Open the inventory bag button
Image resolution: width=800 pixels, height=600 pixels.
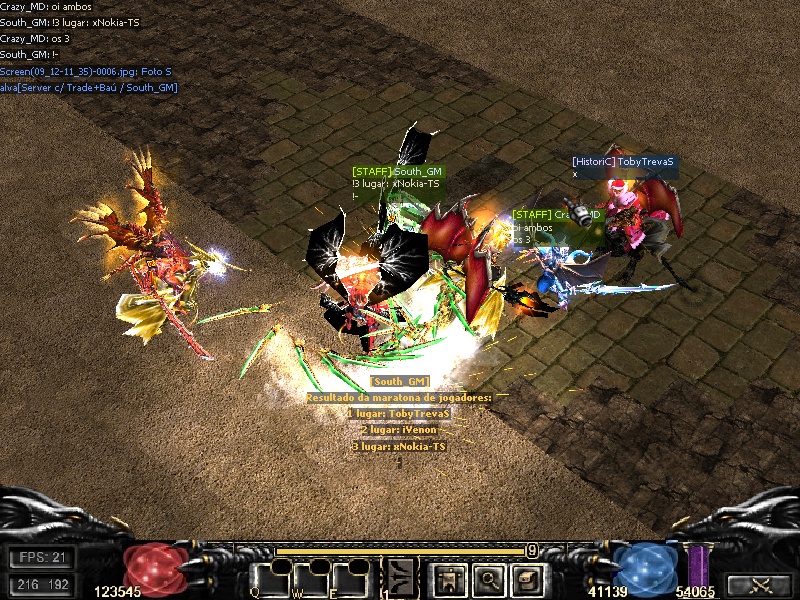click(x=527, y=577)
